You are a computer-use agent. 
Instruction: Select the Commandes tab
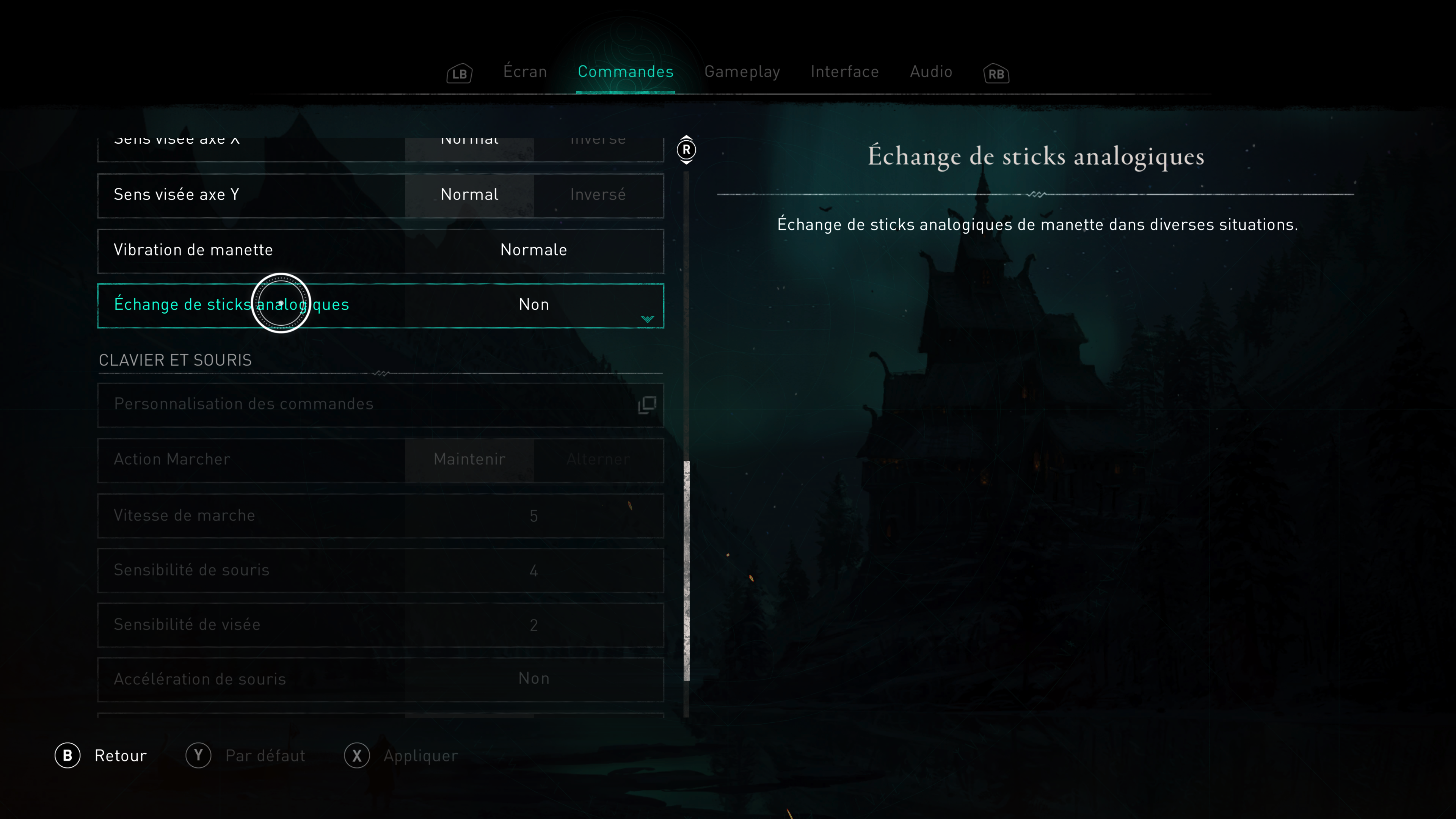[625, 72]
